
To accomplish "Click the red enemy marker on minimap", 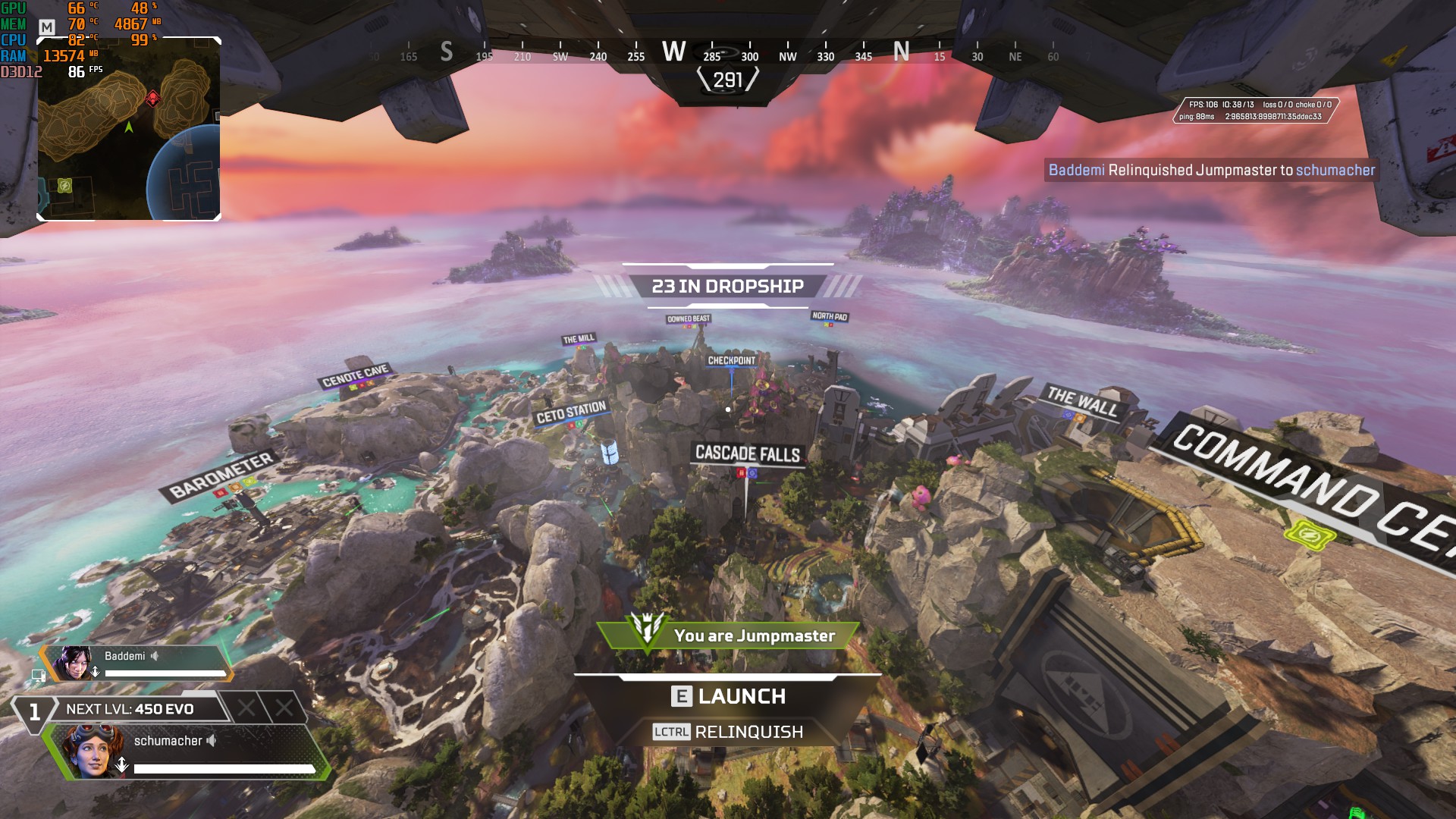I will point(152,99).
